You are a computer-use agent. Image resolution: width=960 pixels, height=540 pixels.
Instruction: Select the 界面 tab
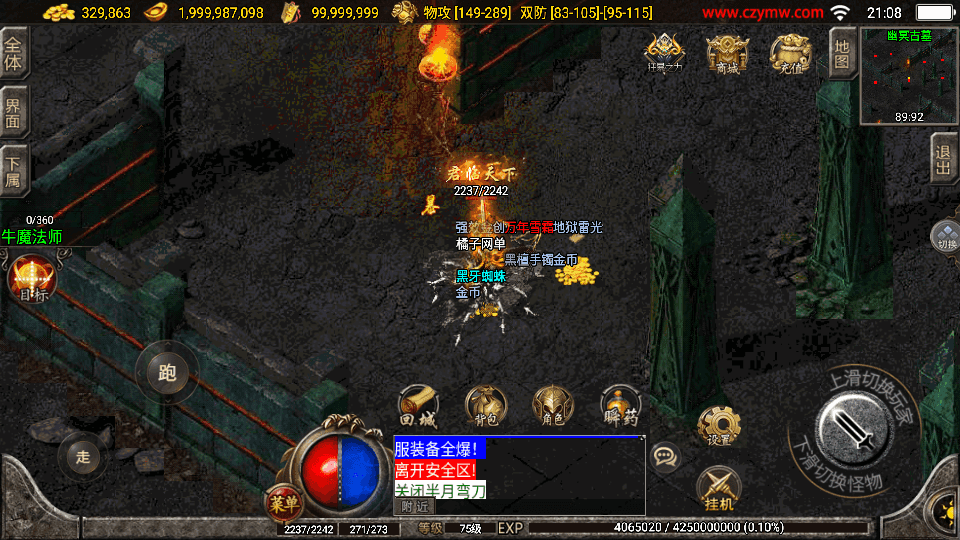point(14,109)
